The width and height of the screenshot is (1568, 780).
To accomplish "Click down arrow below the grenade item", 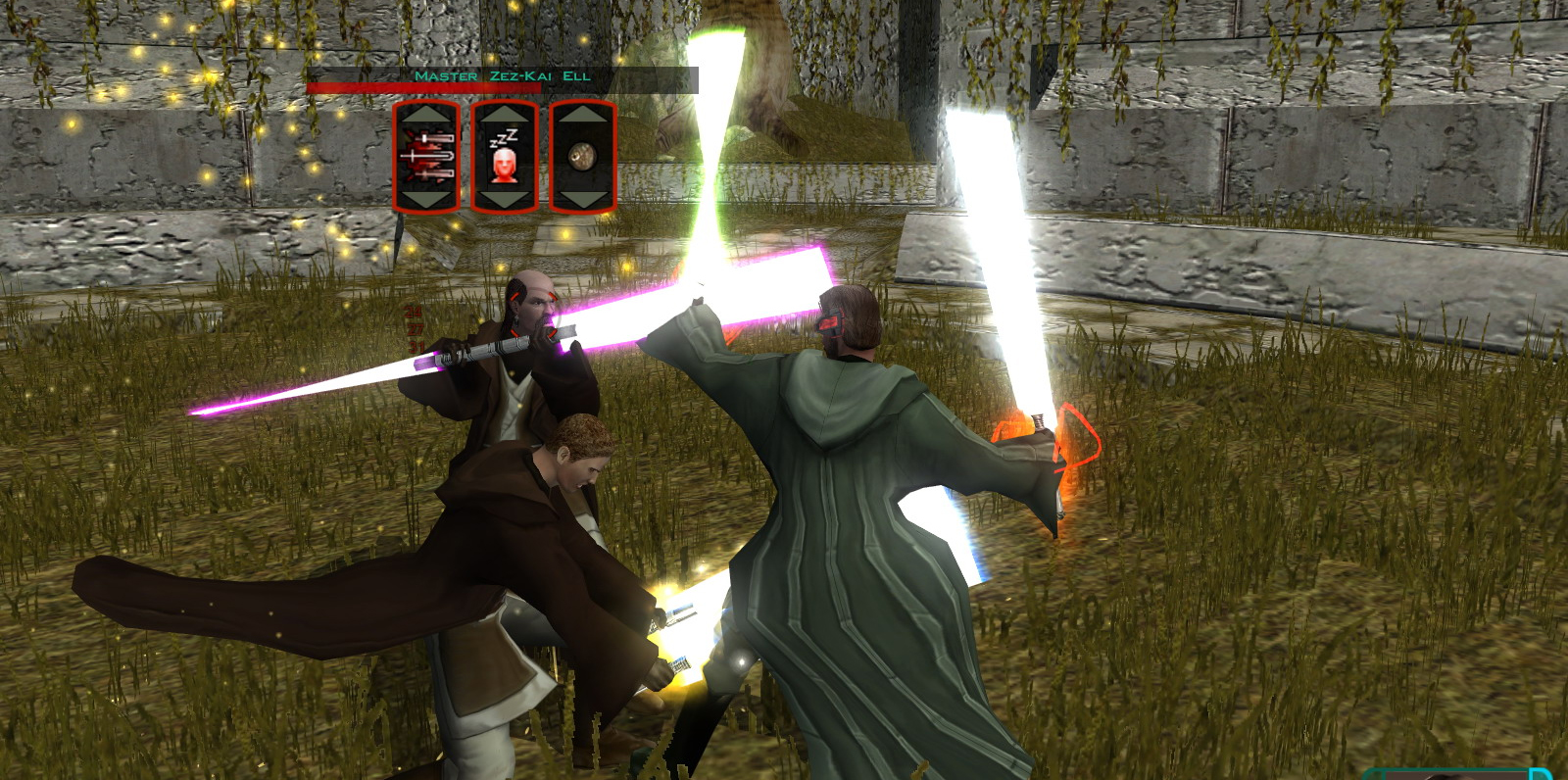I will pyautogui.click(x=582, y=199).
